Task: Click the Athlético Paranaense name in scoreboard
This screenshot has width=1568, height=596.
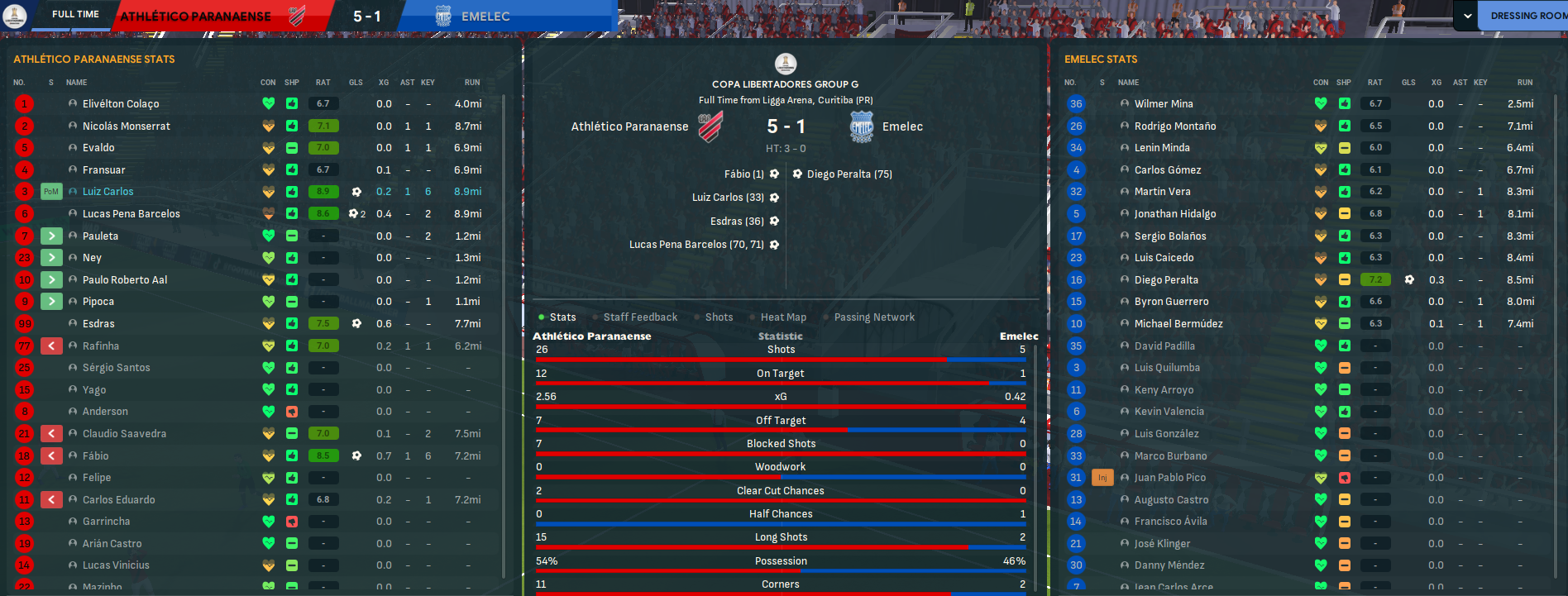Action: coord(629,126)
